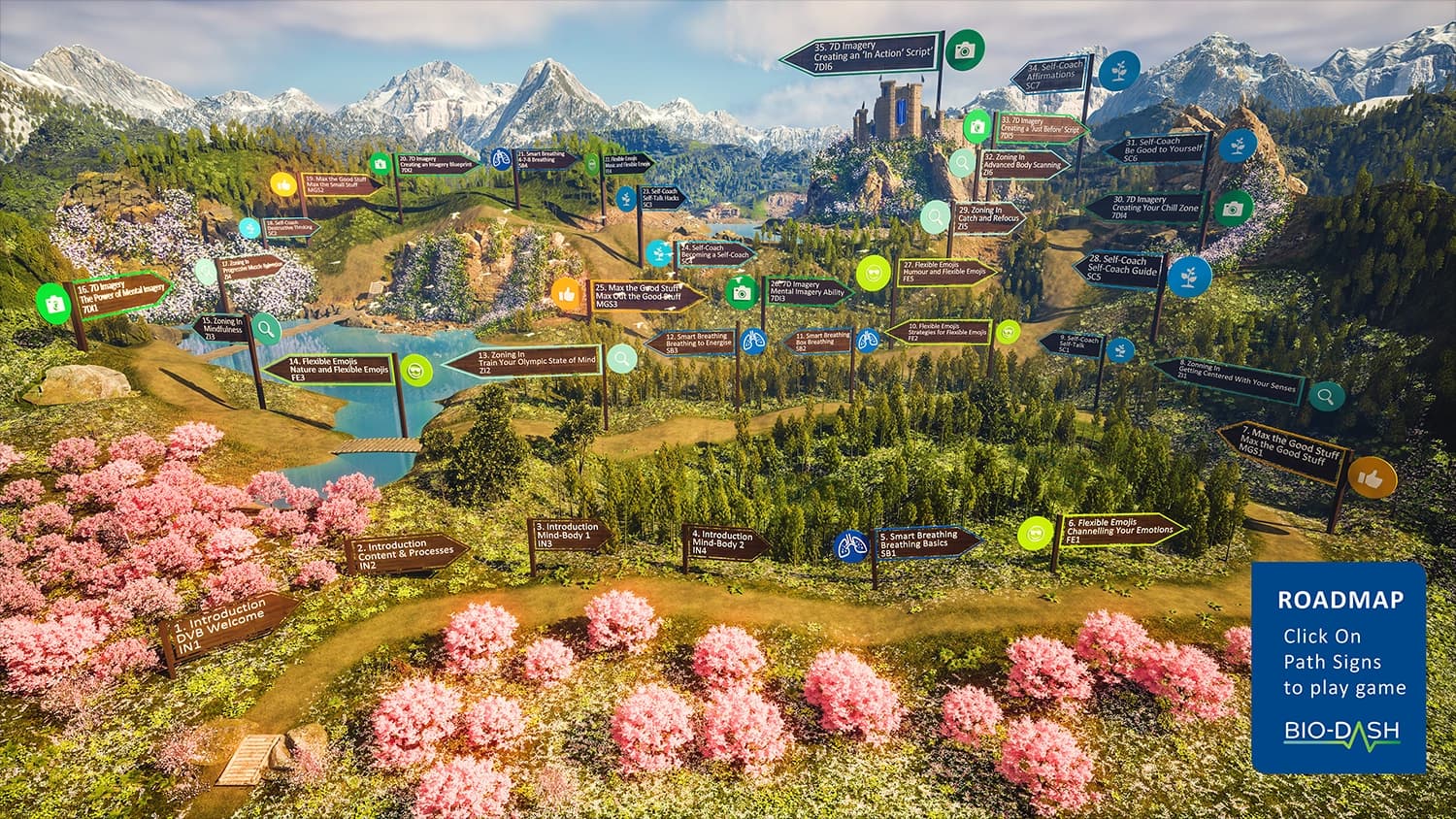Select Max Out the Good Stuff sign

(645, 295)
